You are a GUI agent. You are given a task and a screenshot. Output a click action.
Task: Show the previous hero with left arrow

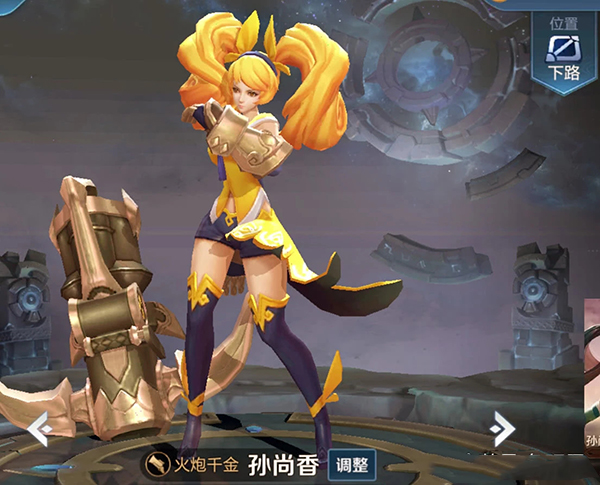pos(38,430)
